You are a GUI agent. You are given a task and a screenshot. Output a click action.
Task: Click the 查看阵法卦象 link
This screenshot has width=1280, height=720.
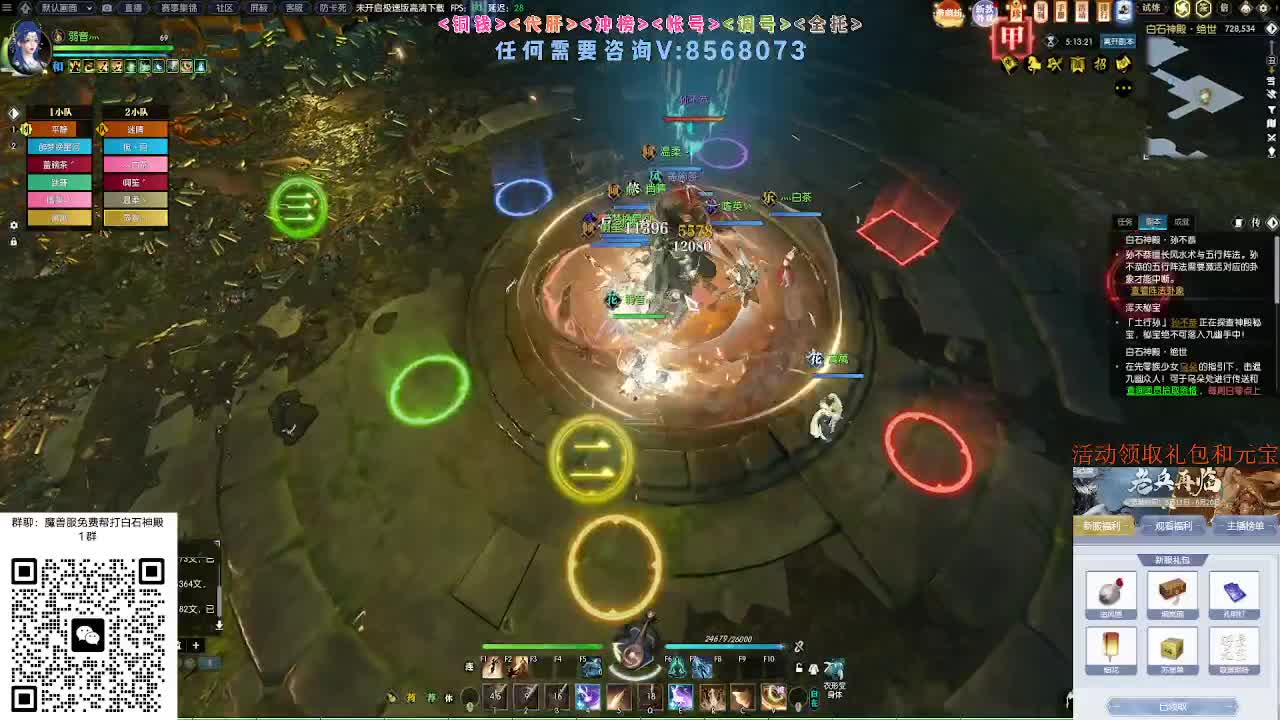(x=1157, y=290)
